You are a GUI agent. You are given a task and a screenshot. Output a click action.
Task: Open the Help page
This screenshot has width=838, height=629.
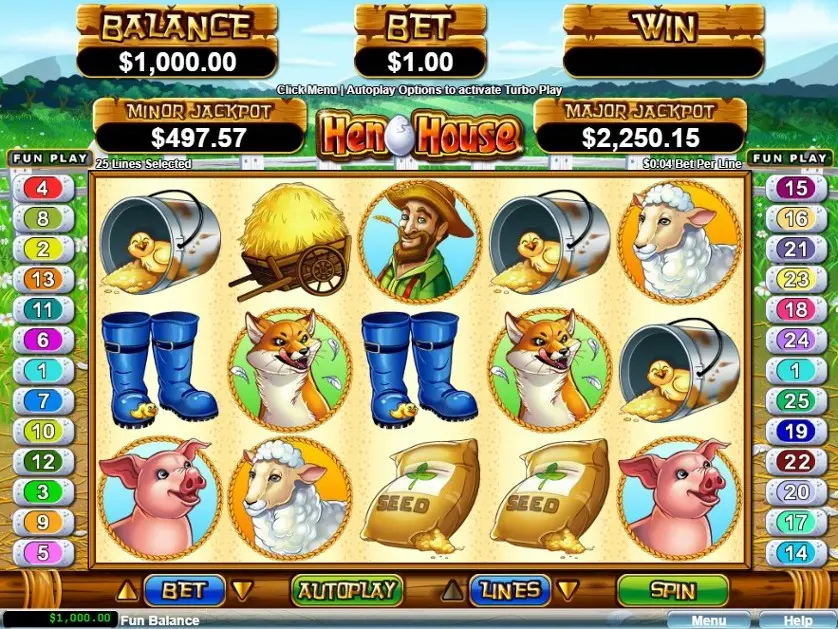point(797,621)
